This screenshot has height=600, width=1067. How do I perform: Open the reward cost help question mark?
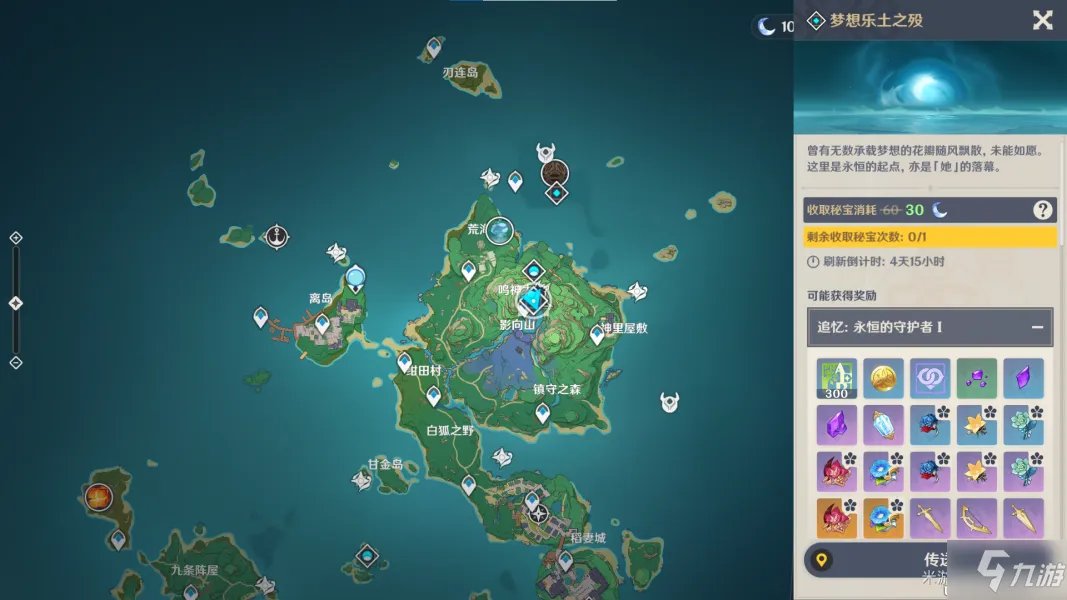click(1042, 210)
